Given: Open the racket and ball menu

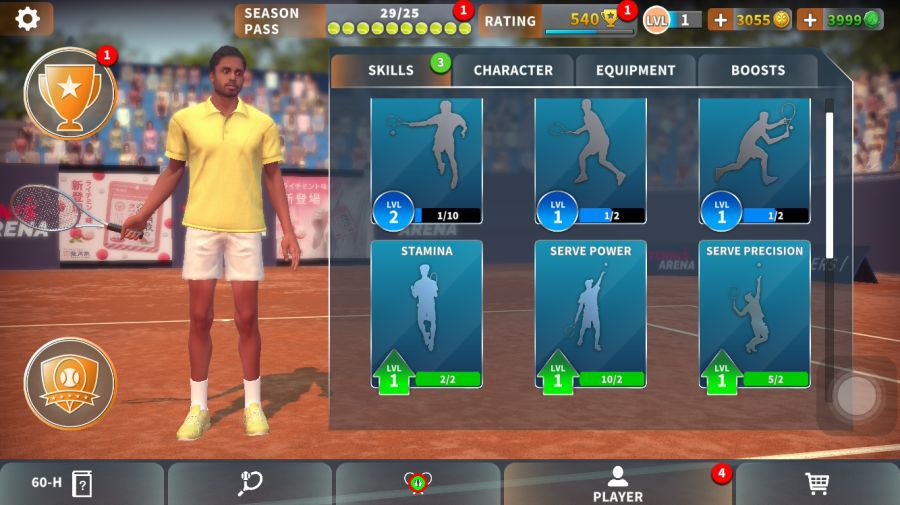Looking at the screenshot, I should (250, 484).
